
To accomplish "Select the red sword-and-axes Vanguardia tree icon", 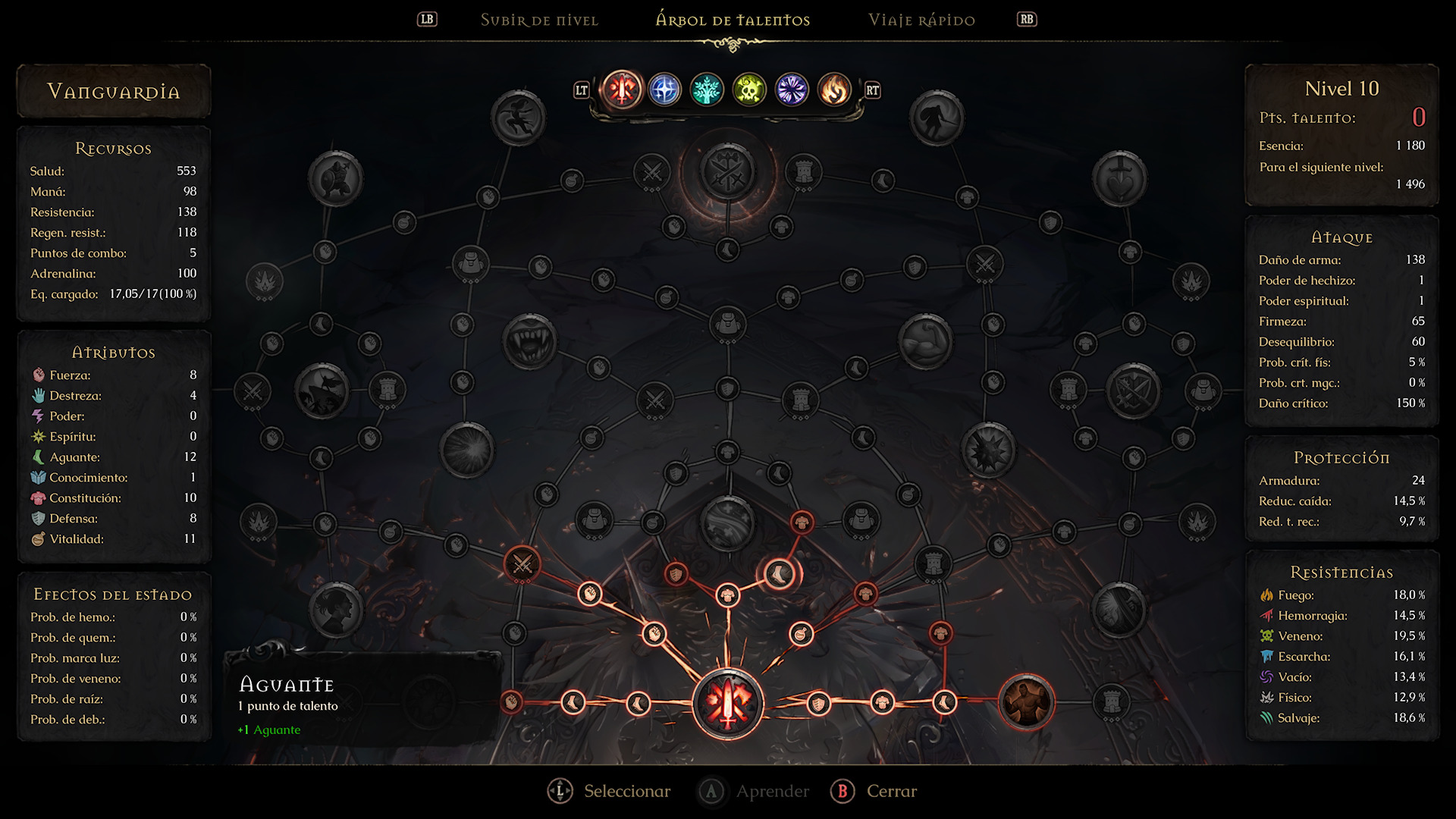I will (x=622, y=90).
